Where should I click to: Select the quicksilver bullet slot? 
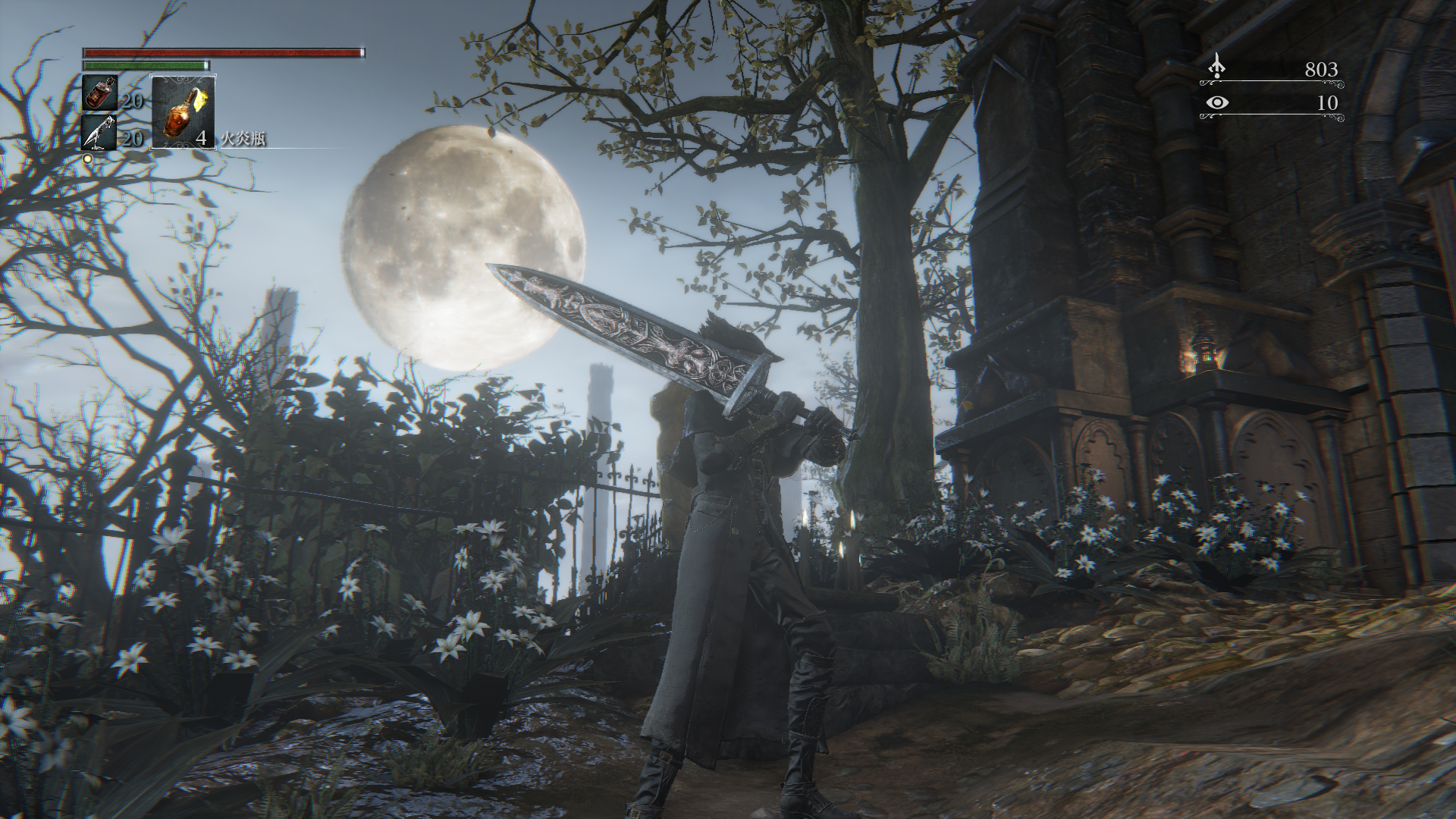pos(99,133)
